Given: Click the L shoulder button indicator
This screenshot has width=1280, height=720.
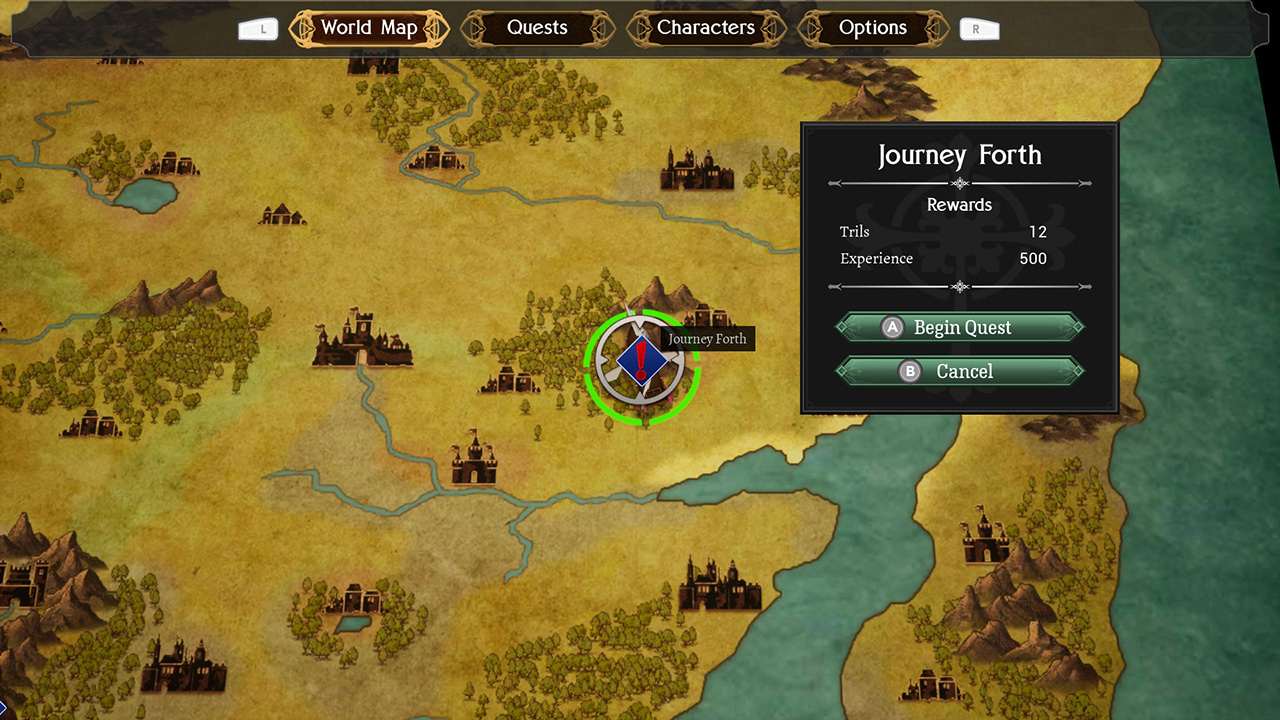Looking at the screenshot, I should pos(258,29).
